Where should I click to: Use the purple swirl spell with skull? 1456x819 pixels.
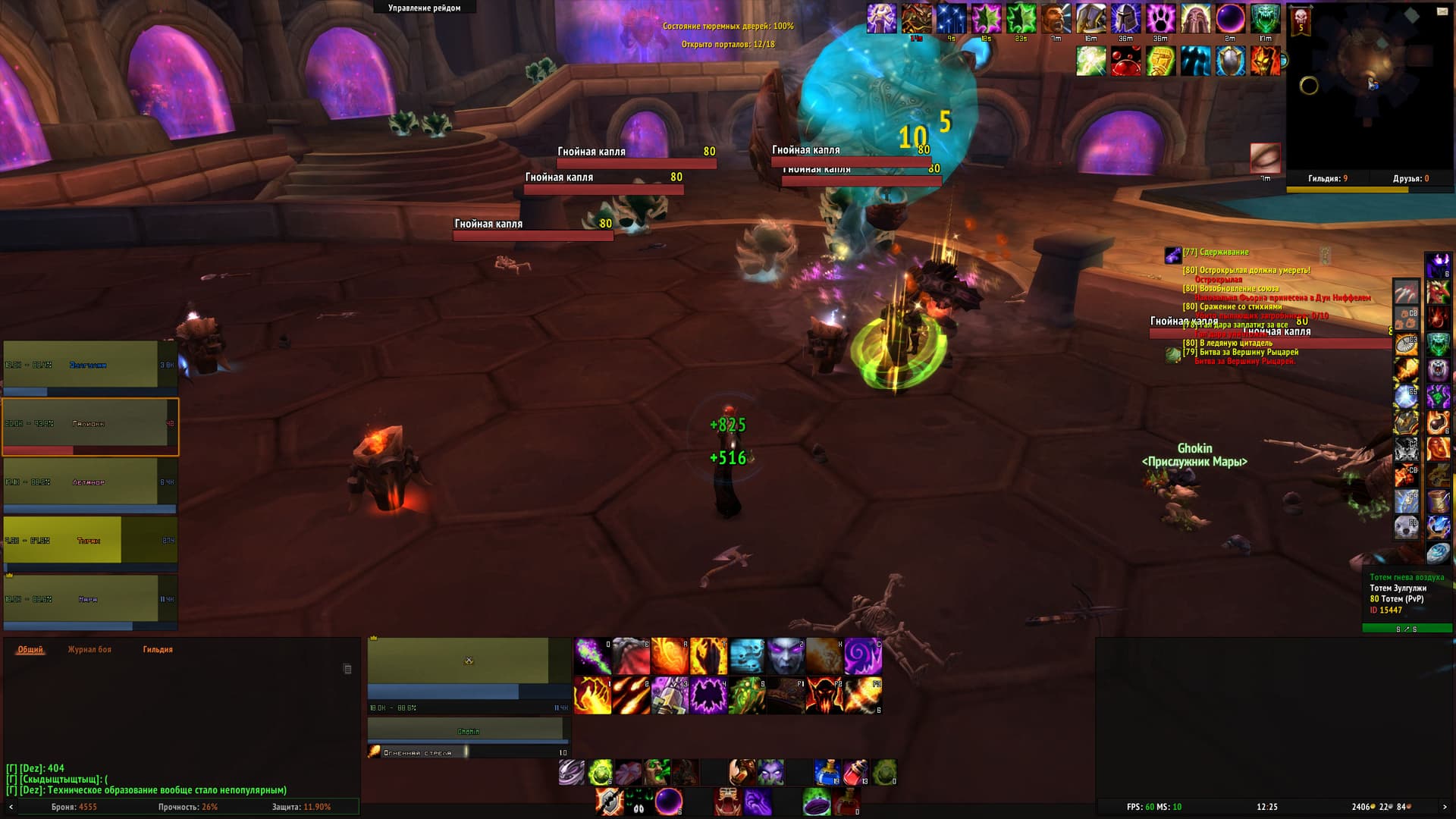[863, 657]
